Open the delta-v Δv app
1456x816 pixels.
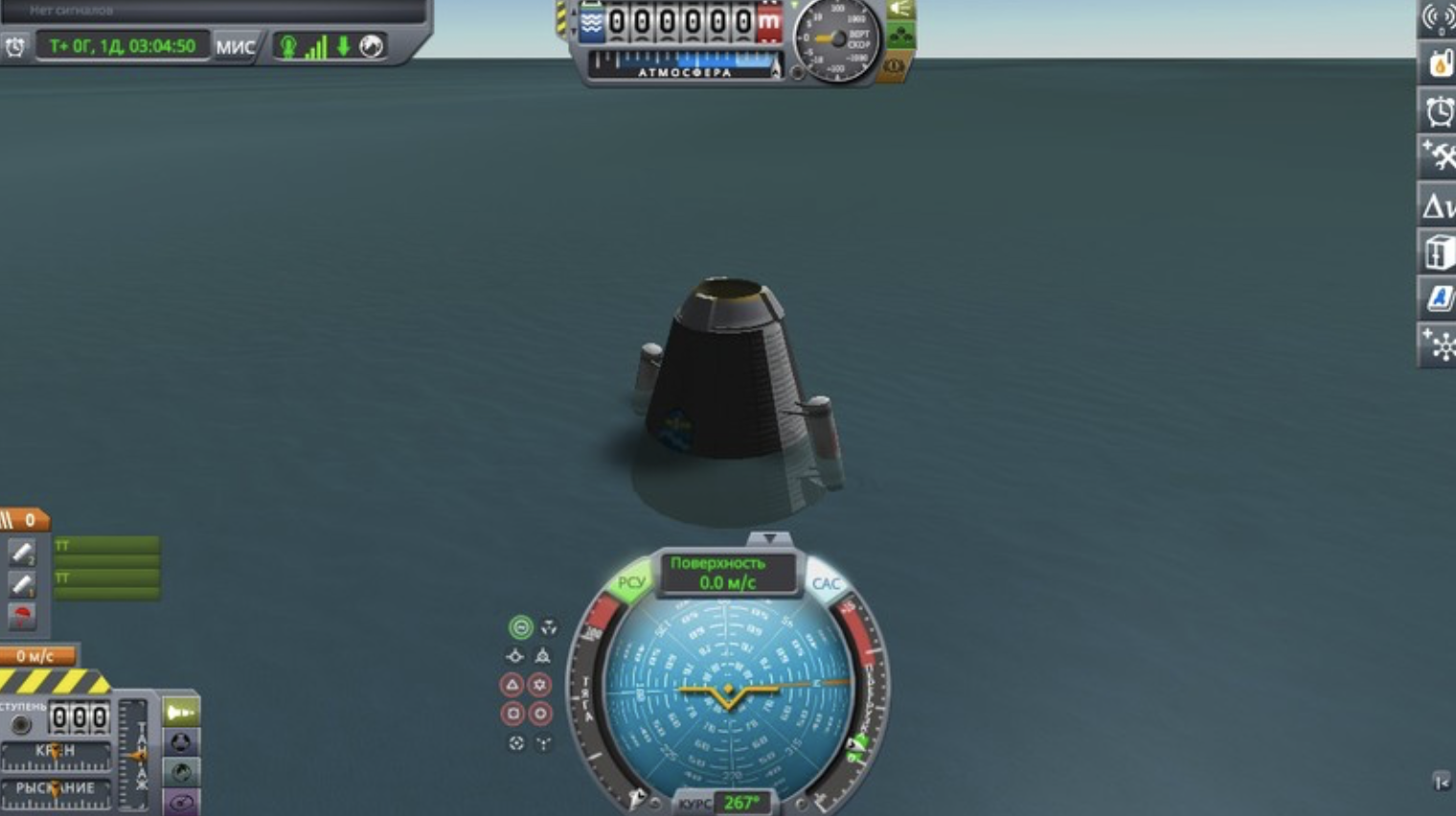(1439, 205)
